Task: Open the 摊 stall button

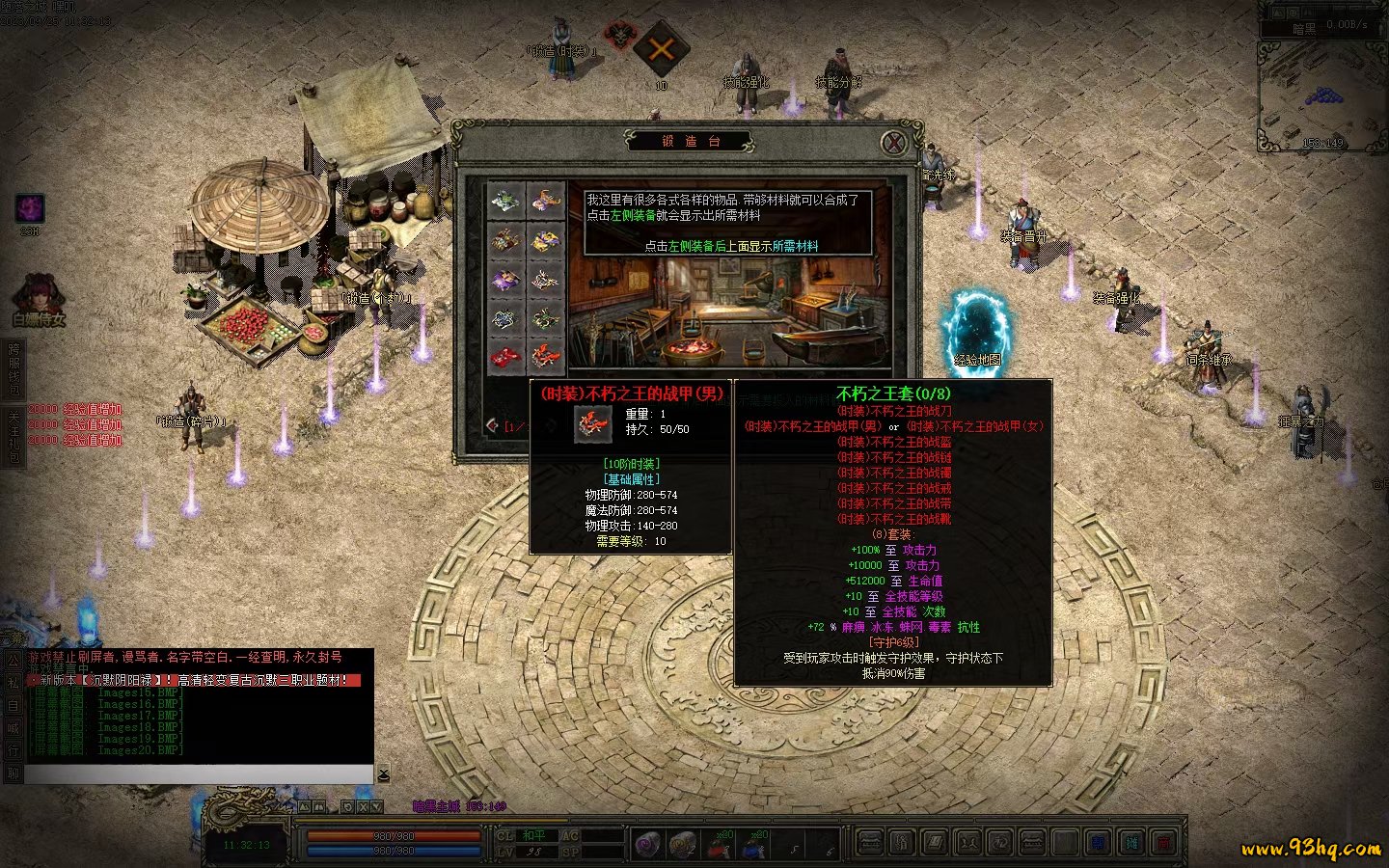Action: tap(1131, 844)
